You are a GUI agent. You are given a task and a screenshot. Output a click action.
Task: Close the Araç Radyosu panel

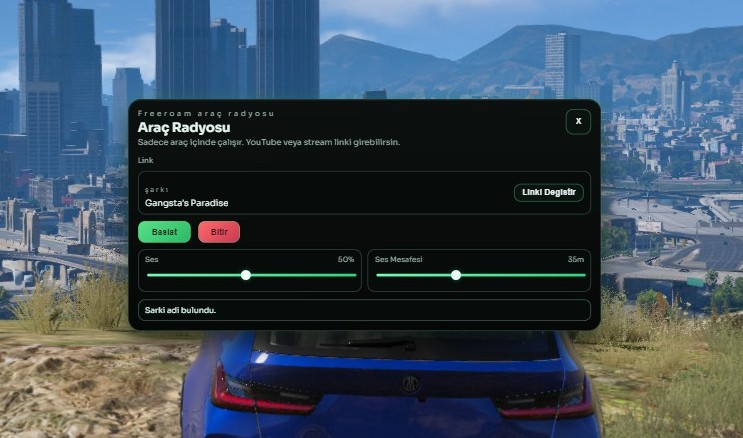(x=577, y=122)
